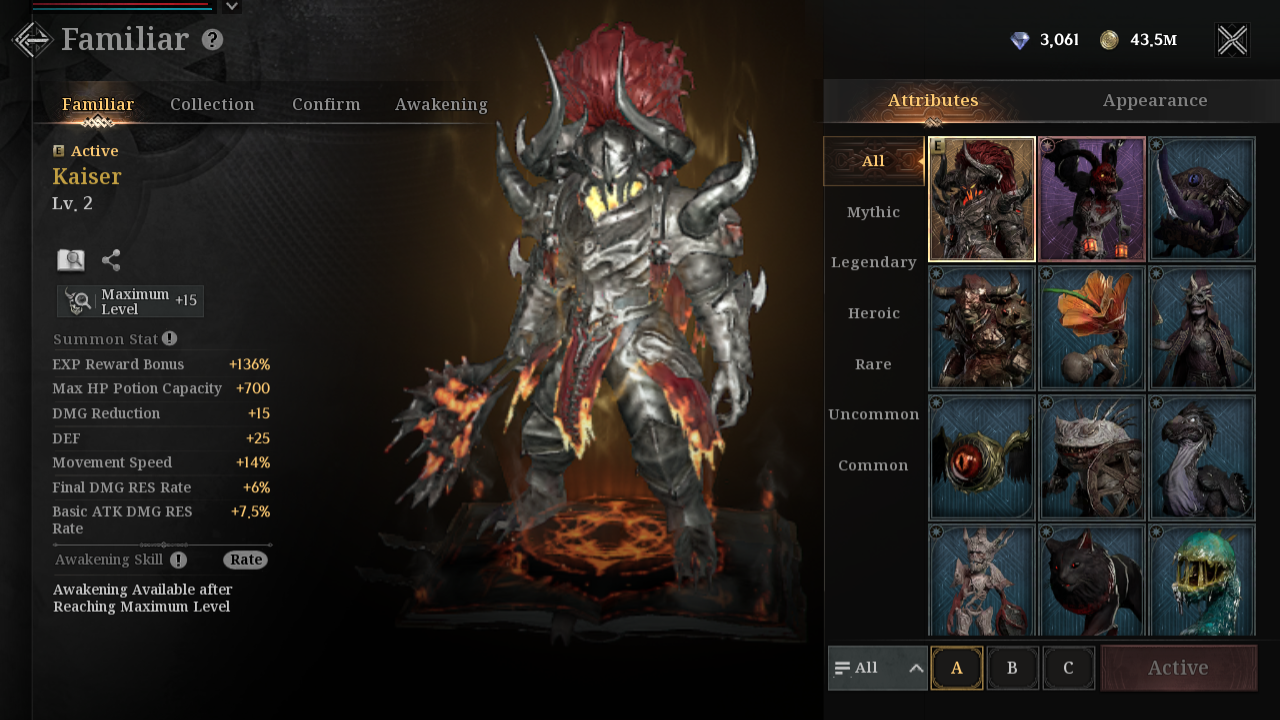This screenshot has height=720, width=1280.
Task: Open the All sort dropdown
Action: [878, 668]
